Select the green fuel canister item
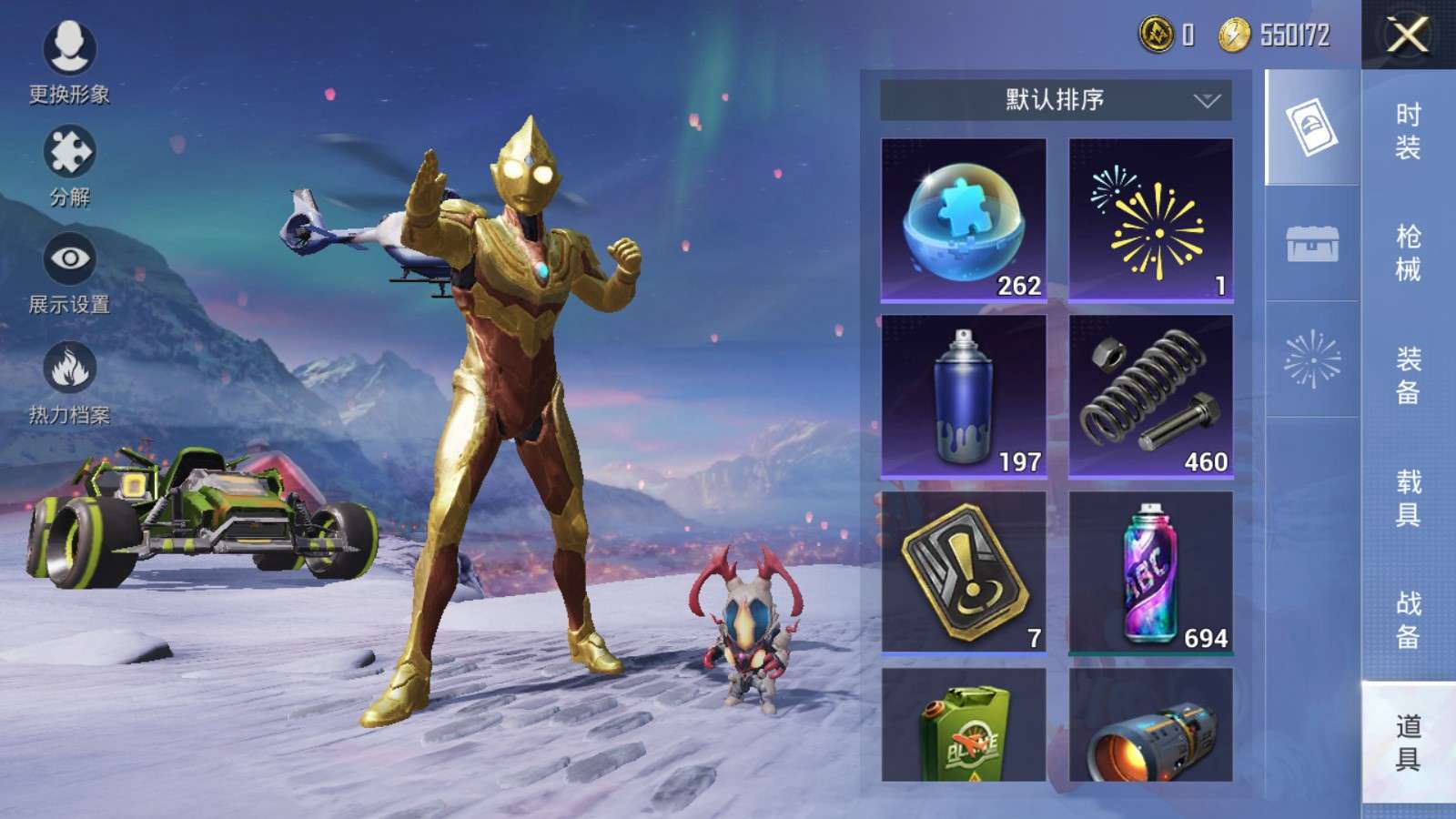This screenshot has width=1456, height=819. pyautogui.click(x=964, y=725)
